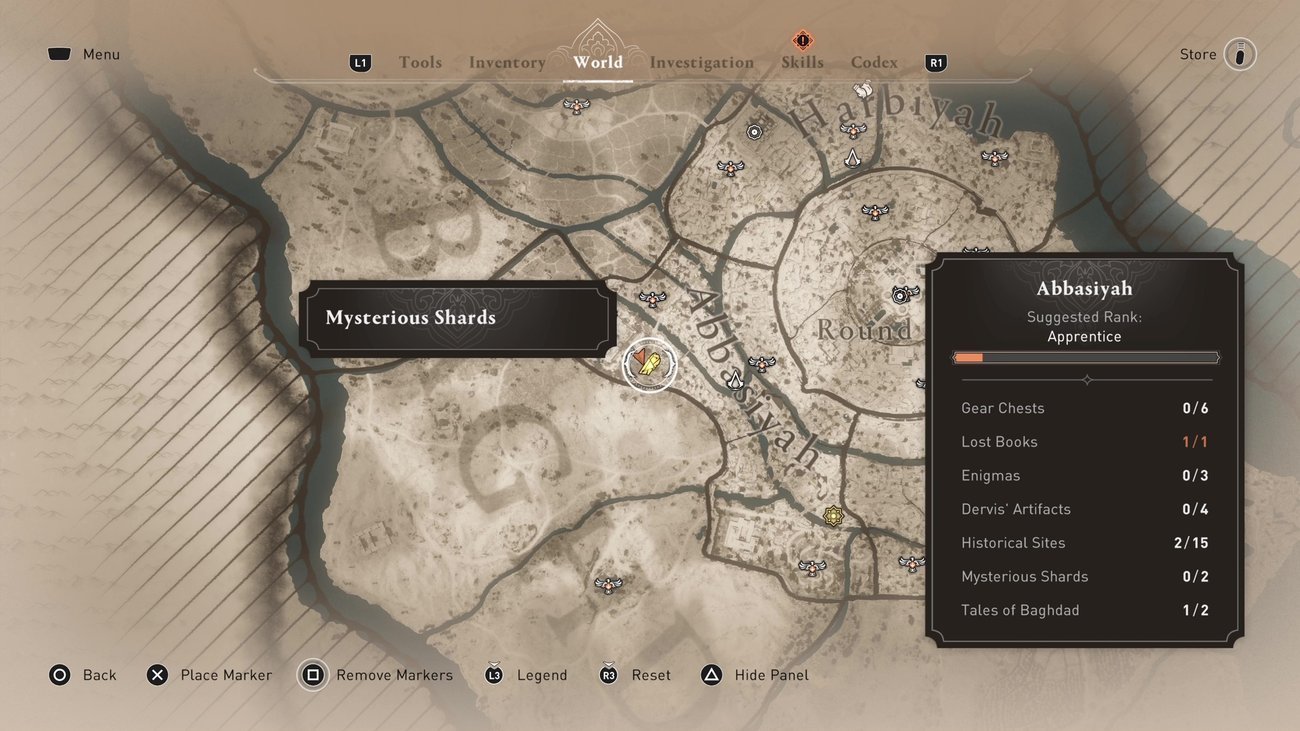Switch to the Tools tab
The width and height of the screenshot is (1300, 731).
[x=420, y=62]
